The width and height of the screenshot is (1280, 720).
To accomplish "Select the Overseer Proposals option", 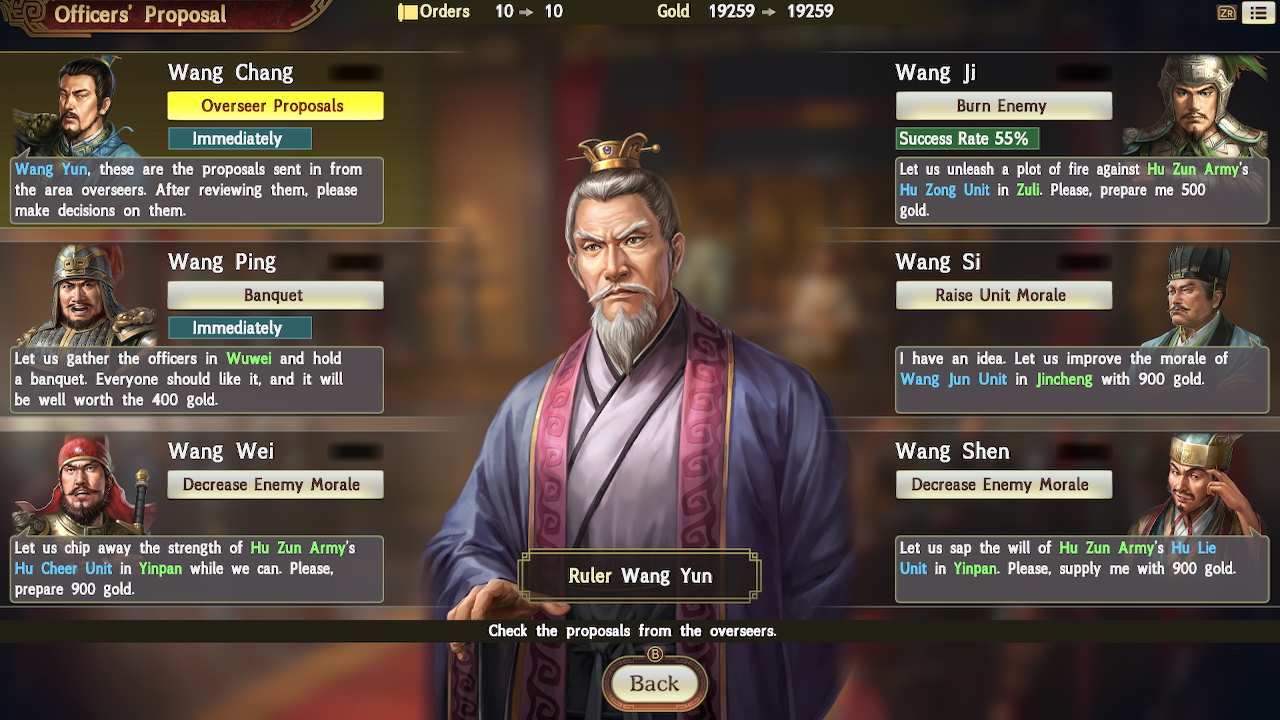I will point(275,105).
